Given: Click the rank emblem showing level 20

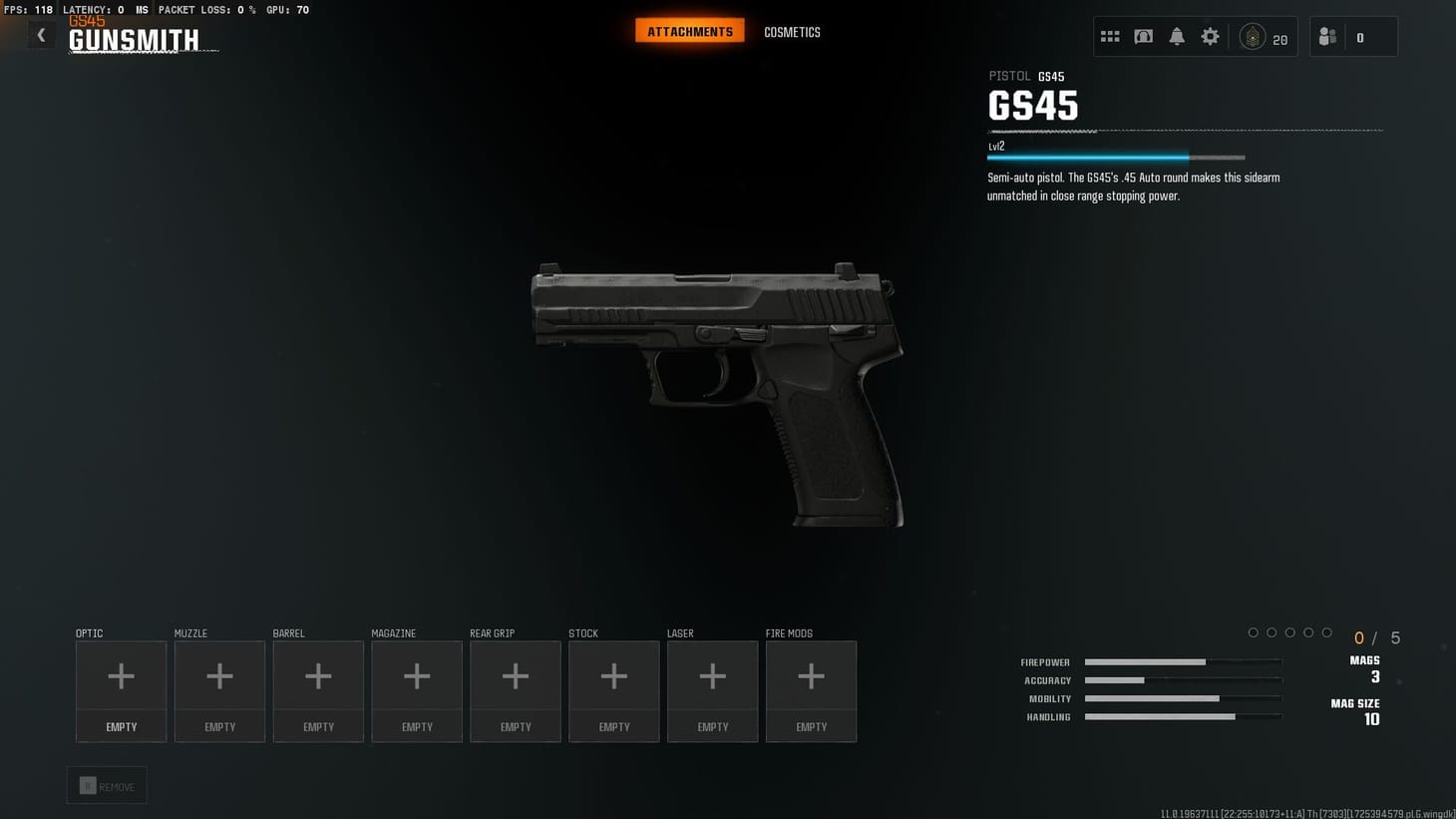Looking at the screenshot, I should tap(1254, 35).
